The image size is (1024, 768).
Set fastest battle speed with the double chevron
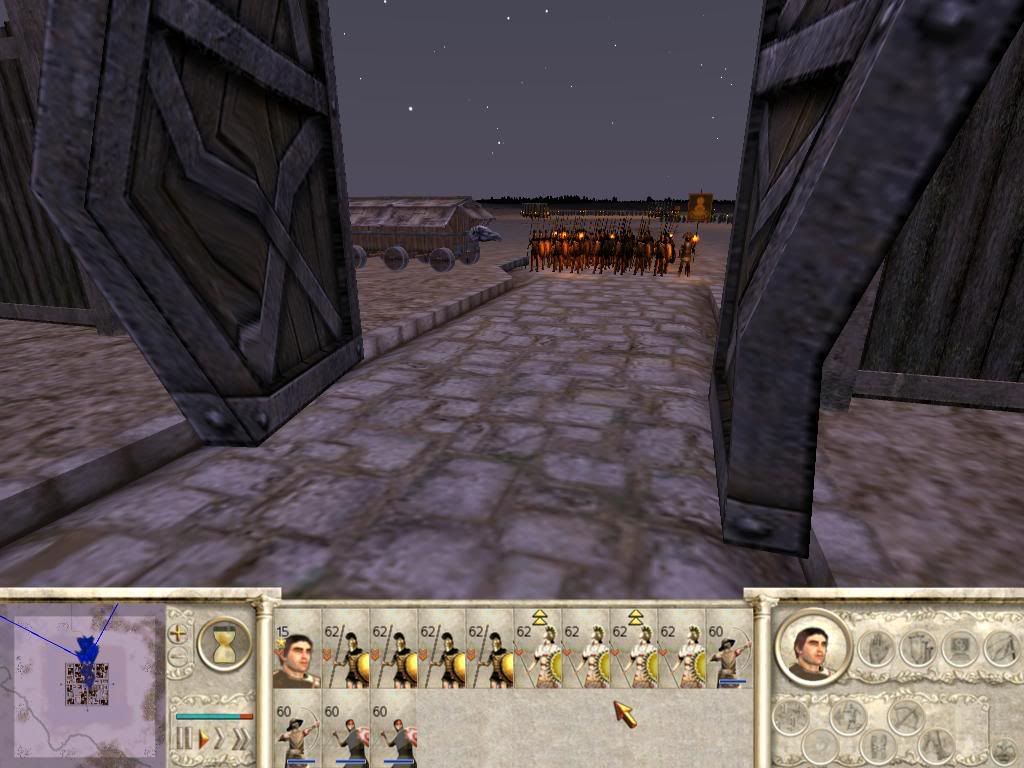tap(241, 739)
